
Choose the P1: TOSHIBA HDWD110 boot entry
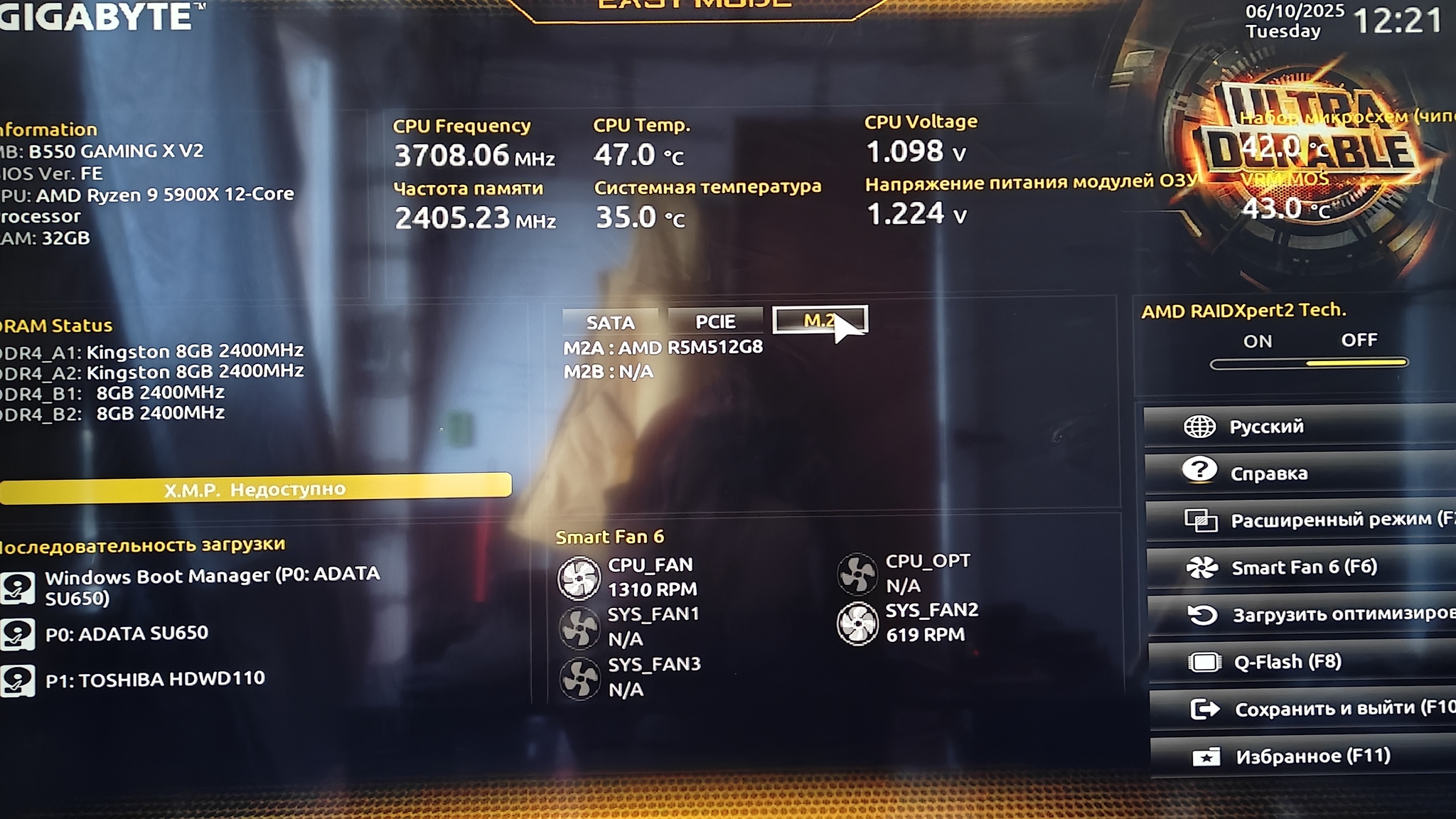(x=154, y=680)
